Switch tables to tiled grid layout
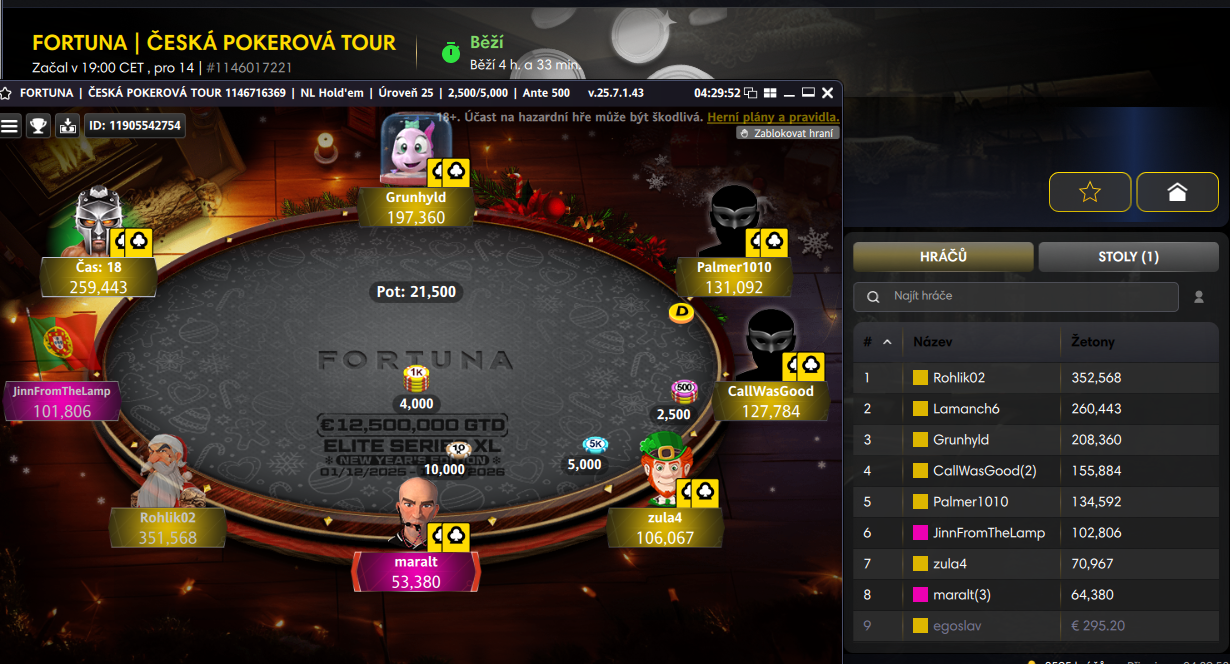The height and width of the screenshot is (664, 1230). [x=770, y=93]
